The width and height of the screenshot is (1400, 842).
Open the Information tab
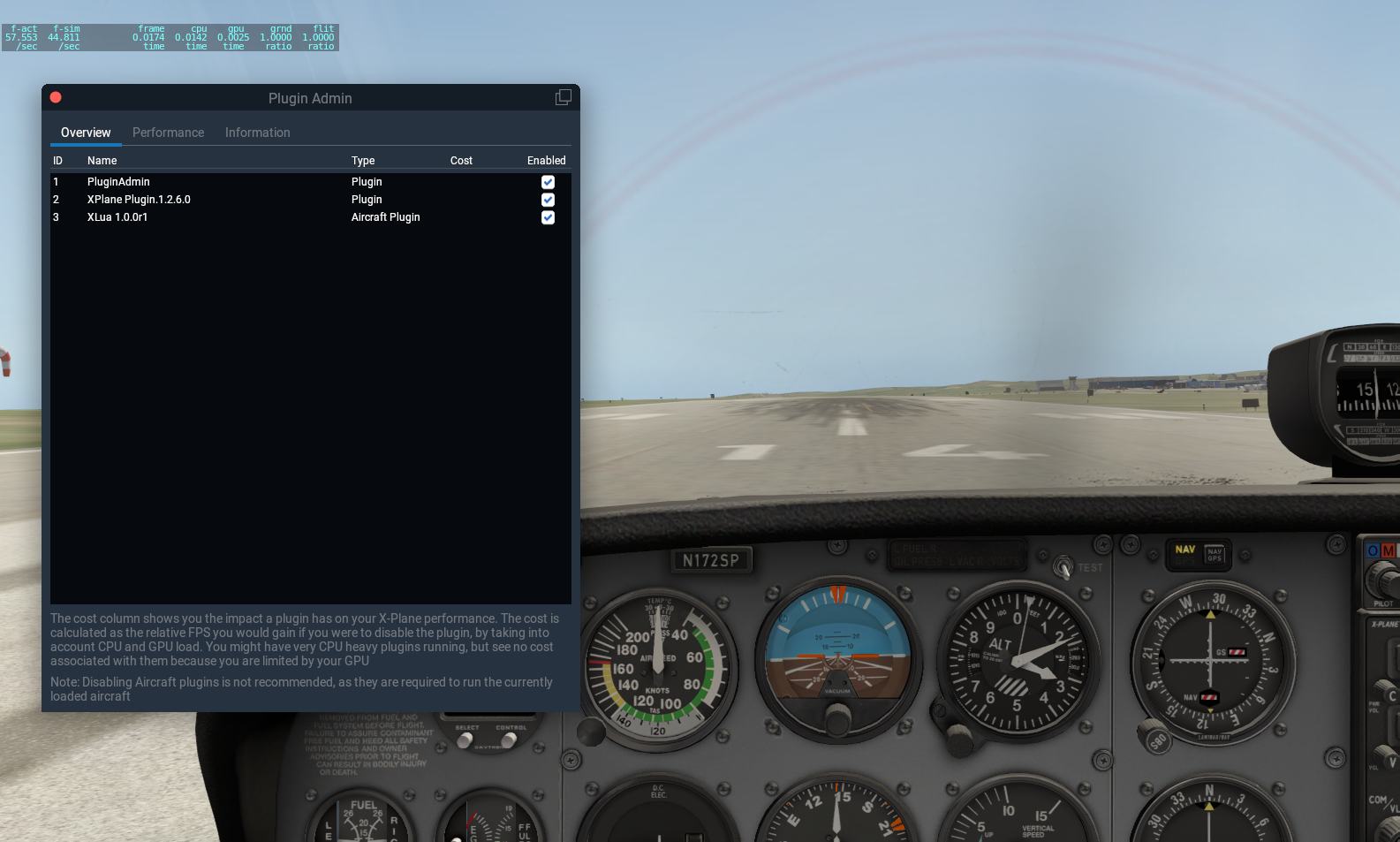click(x=257, y=133)
